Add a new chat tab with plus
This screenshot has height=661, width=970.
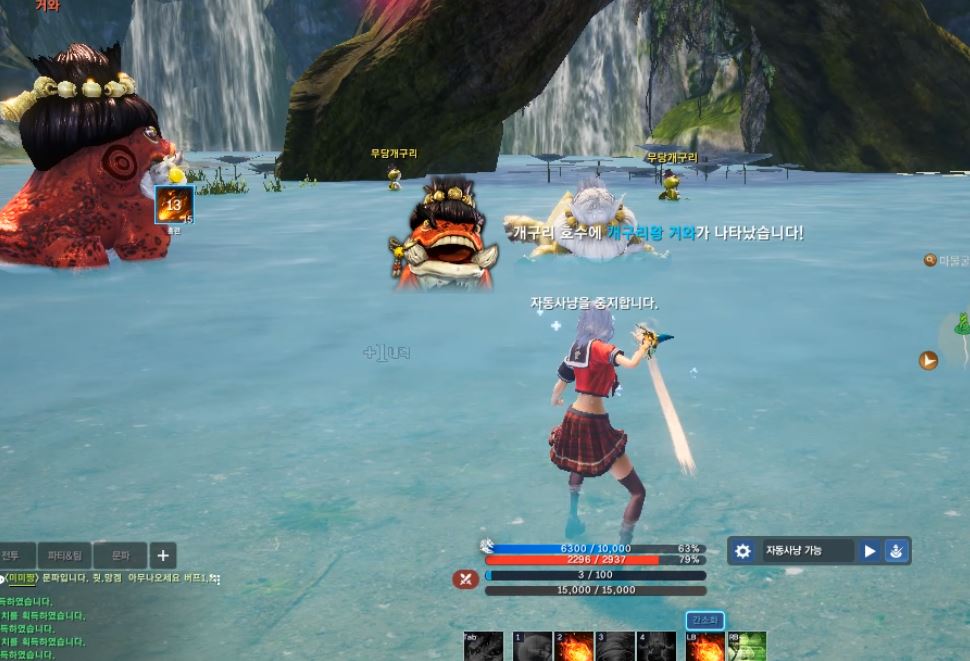pos(163,555)
